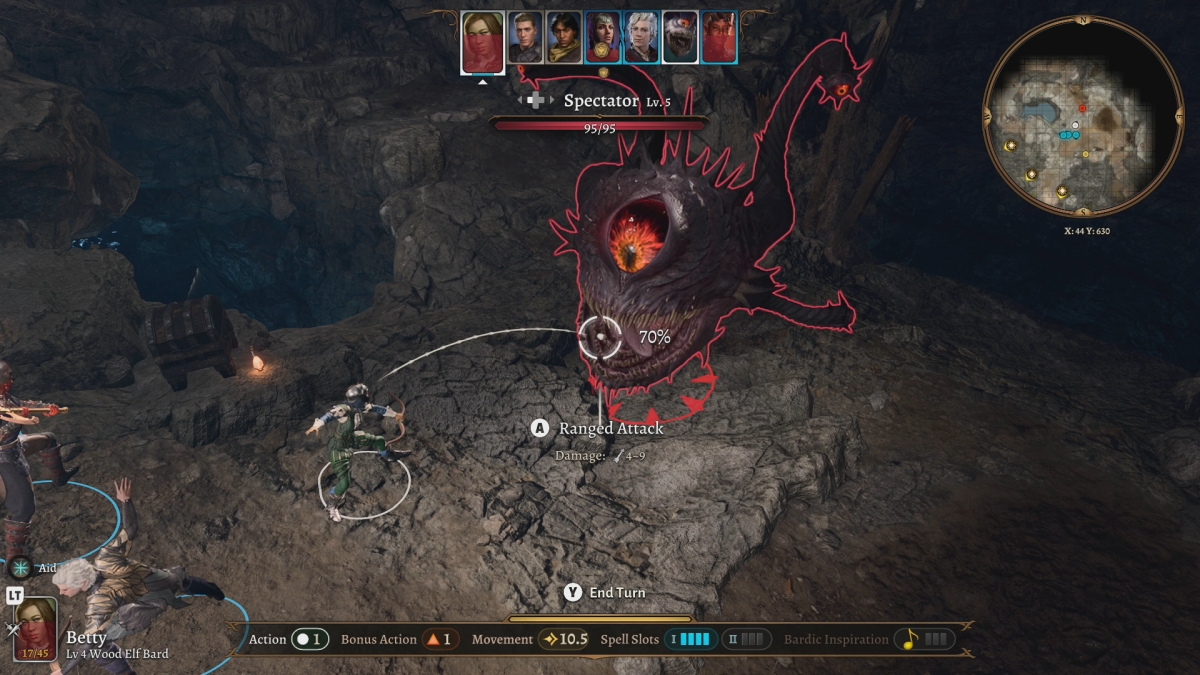The image size is (1200, 675).
Task: Select the short-haired man's turn order portrait
Action: [x=525, y=38]
